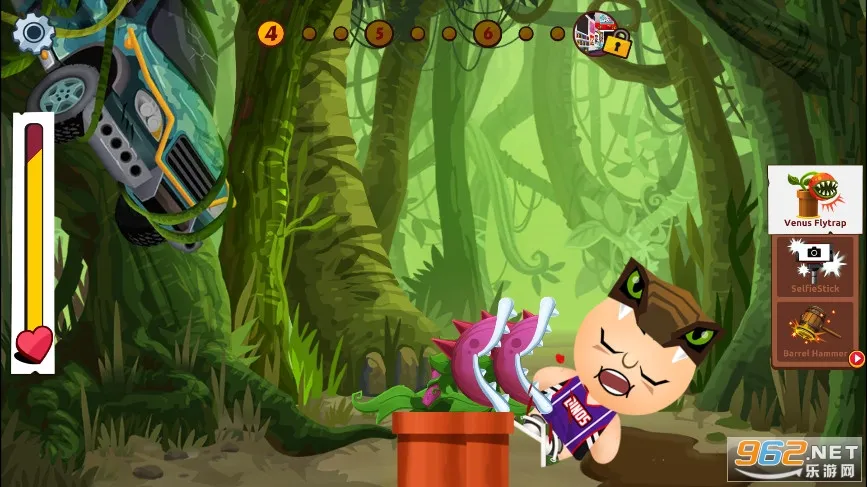Click the red arrow beside Barrel Hammer
The image size is (867, 487).
pyautogui.click(x=857, y=358)
